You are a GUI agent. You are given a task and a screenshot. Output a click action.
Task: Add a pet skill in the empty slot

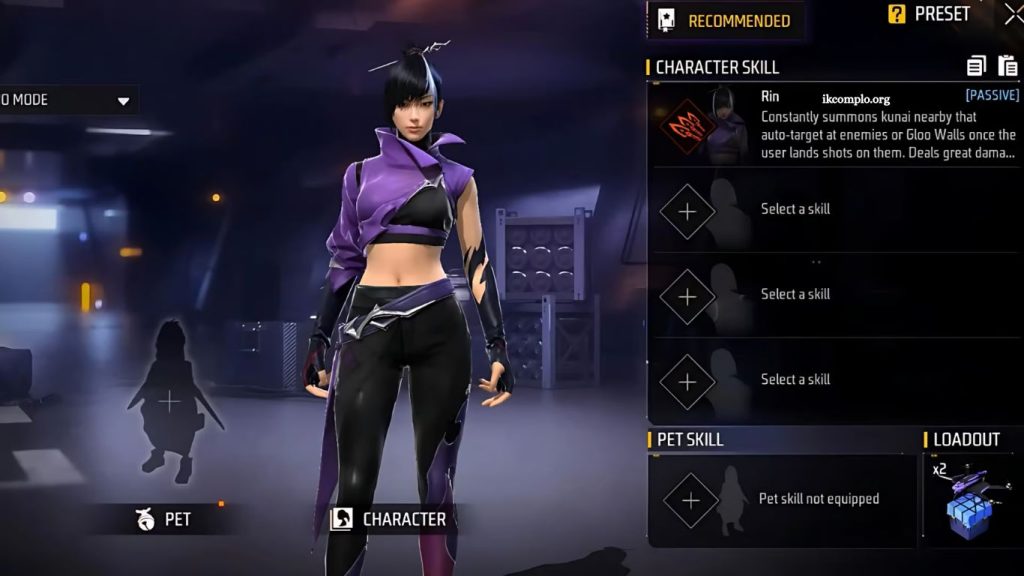[x=691, y=499]
